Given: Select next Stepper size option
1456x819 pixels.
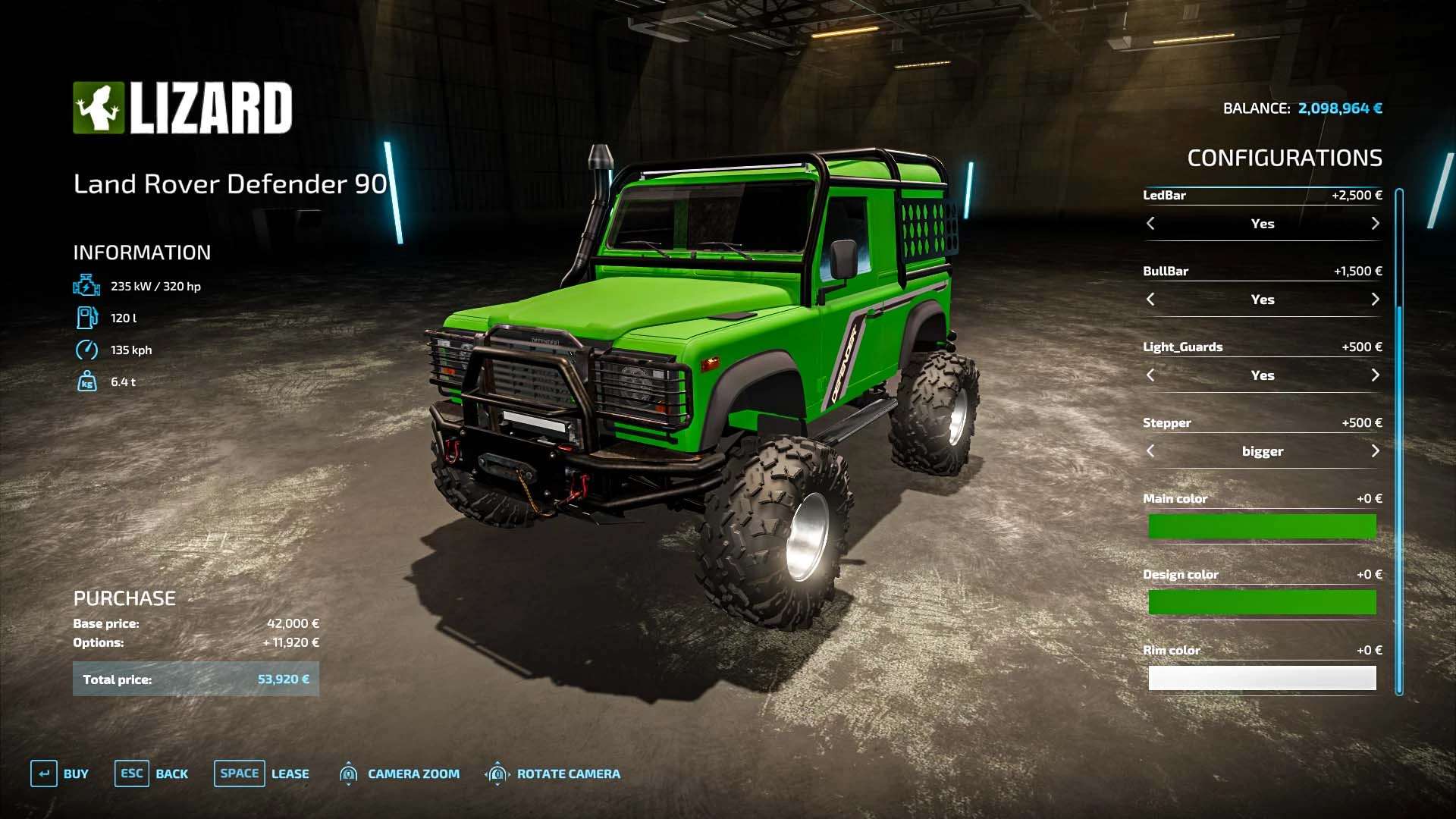Looking at the screenshot, I should (1375, 451).
